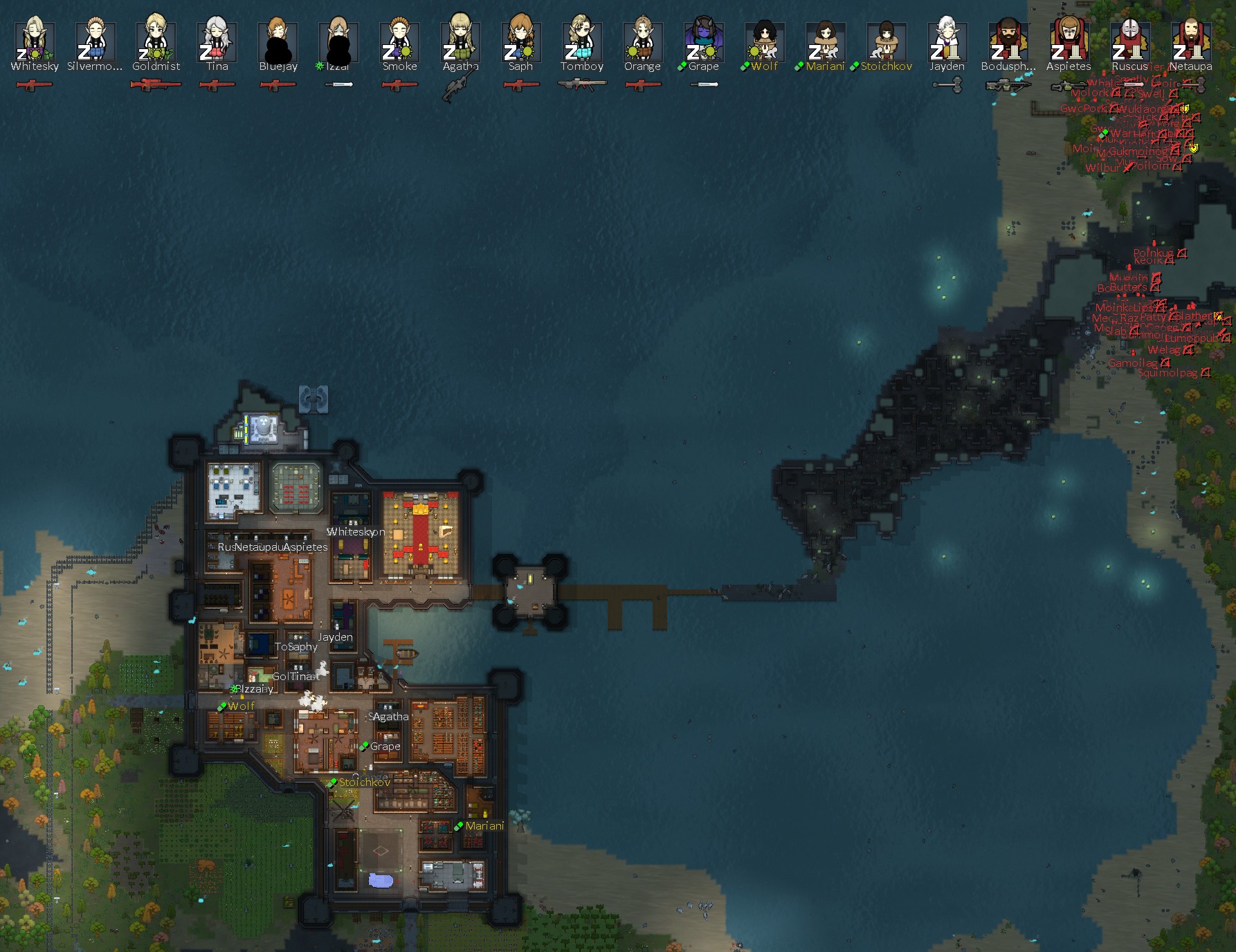The image size is (1236, 952).
Task: Select the masked colonist Ruscus
Action: pyautogui.click(x=1129, y=42)
